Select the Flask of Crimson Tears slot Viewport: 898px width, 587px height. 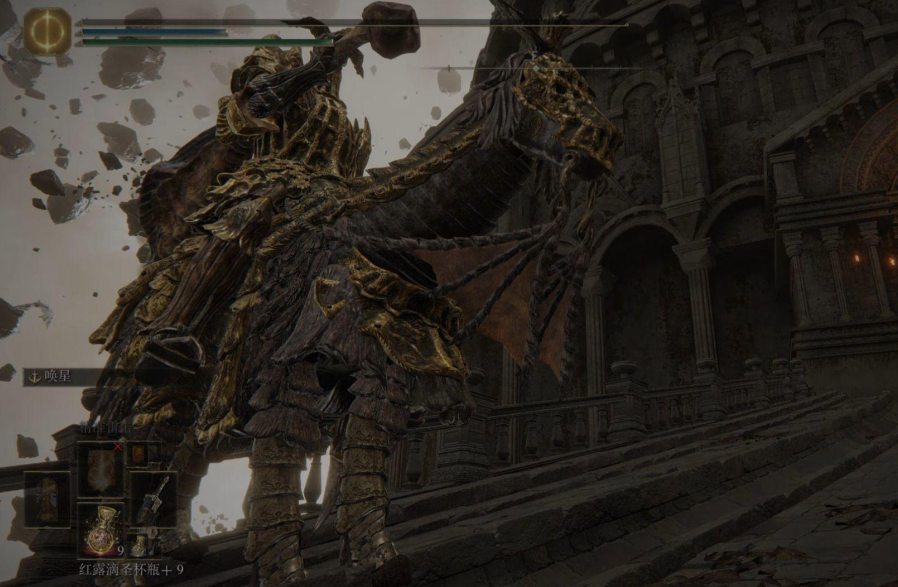pos(101,530)
